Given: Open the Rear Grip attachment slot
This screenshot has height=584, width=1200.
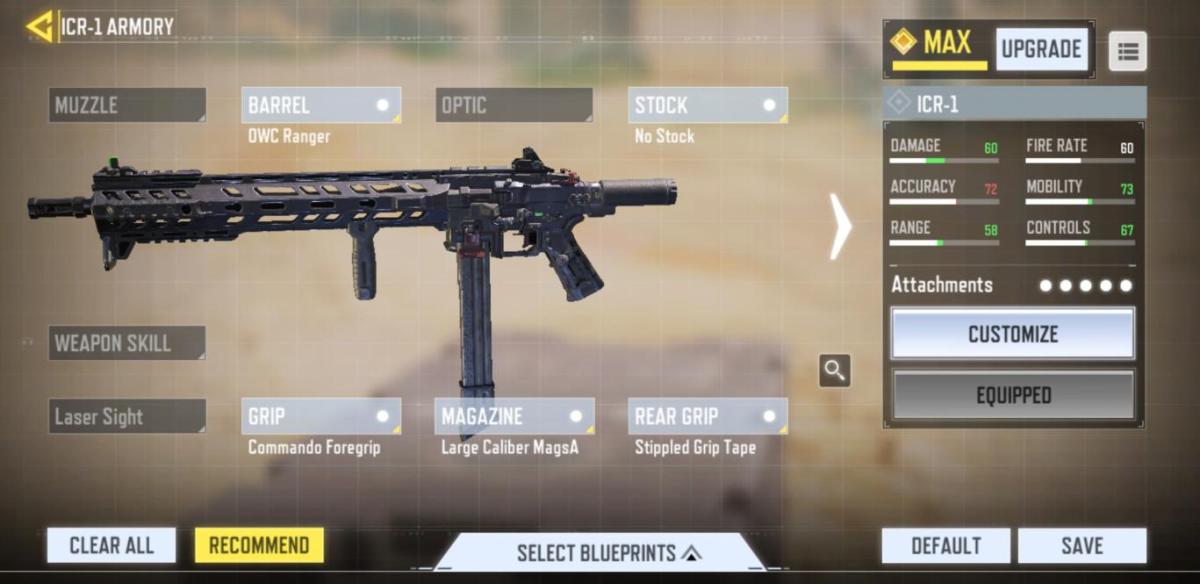Looking at the screenshot, I should (707, 417).
